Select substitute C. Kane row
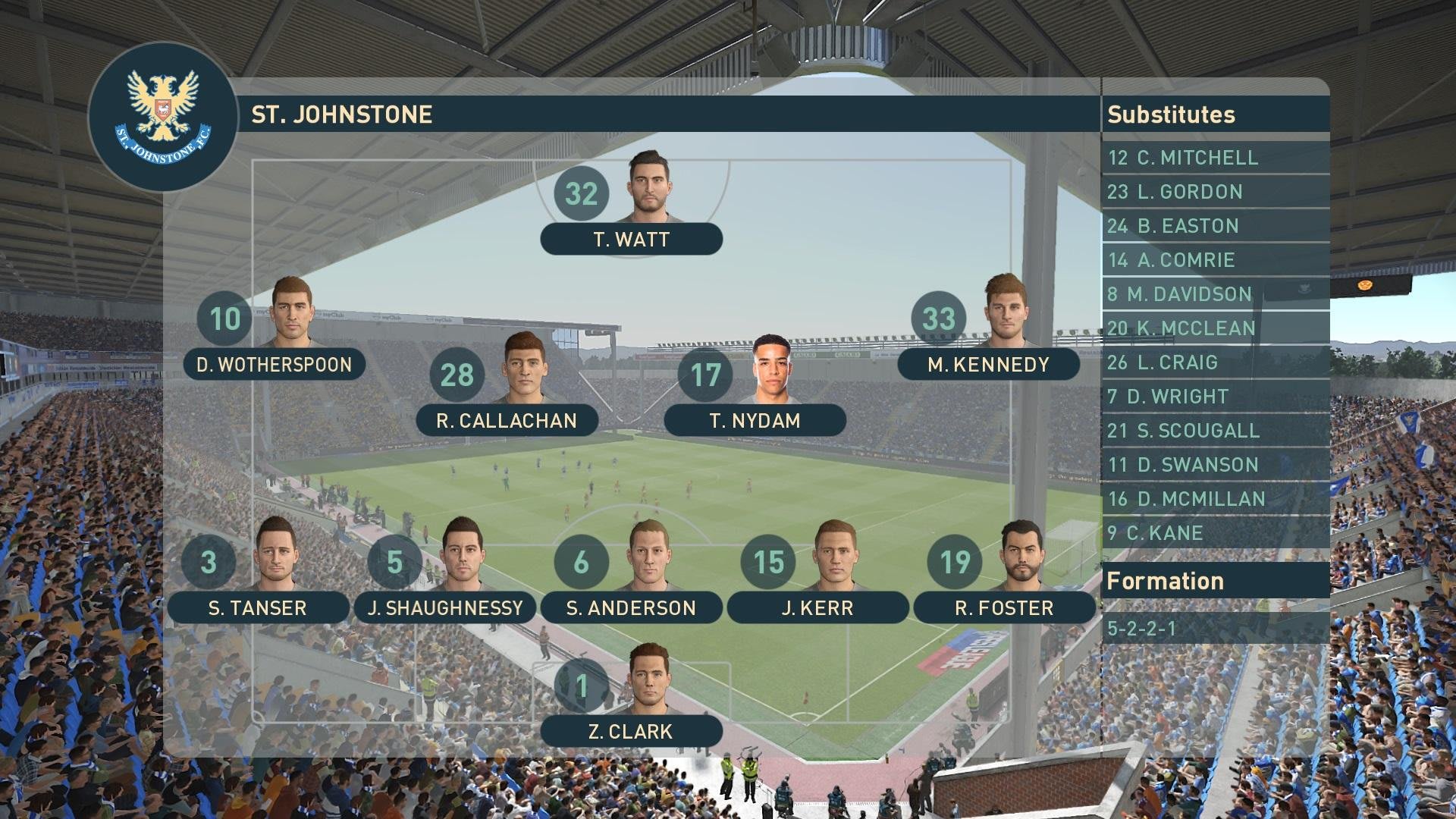Screen dimensions: 1456x819 [x=1215, y=533]
